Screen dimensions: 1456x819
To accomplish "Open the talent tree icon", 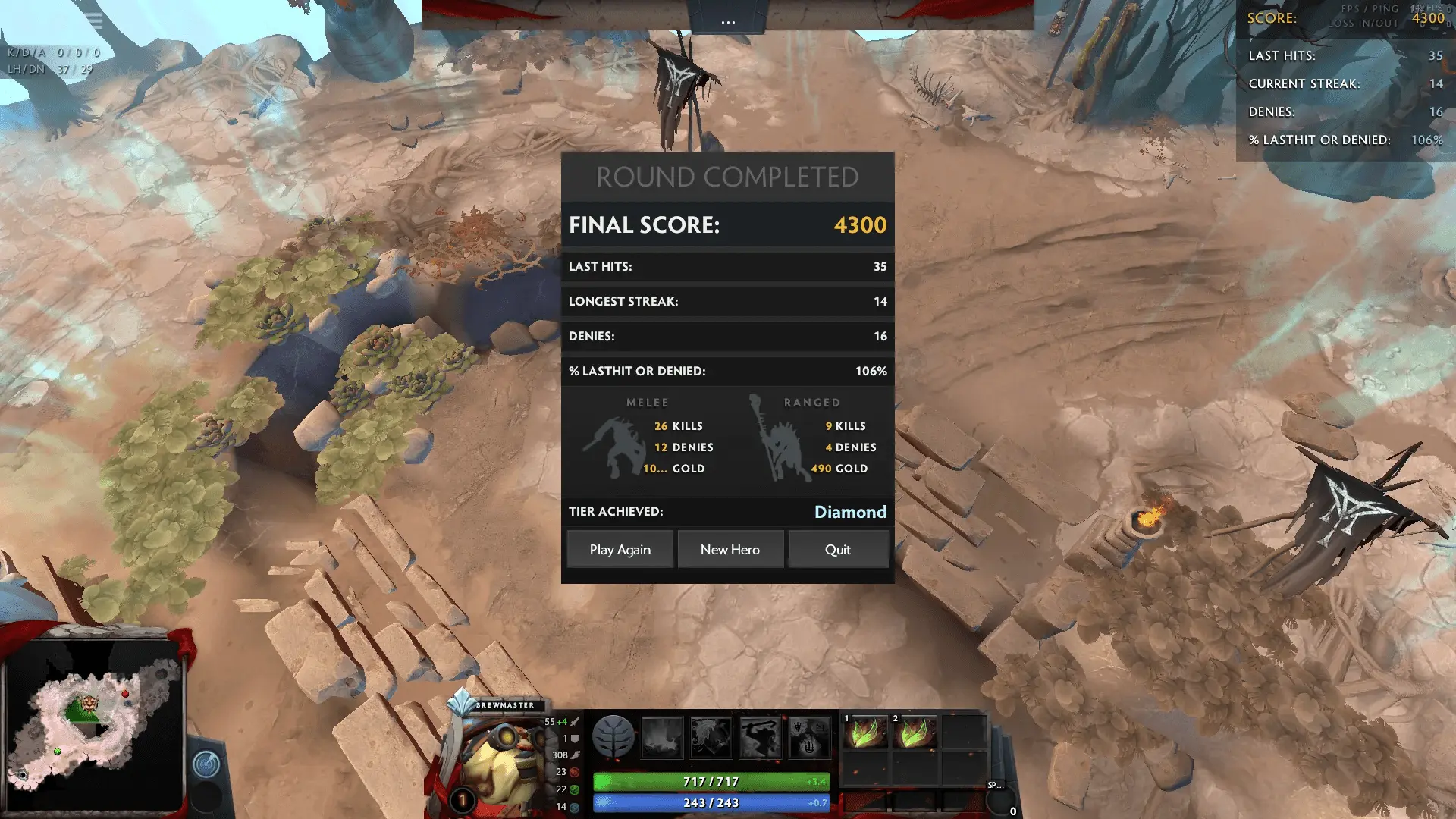I will [613, 736].
